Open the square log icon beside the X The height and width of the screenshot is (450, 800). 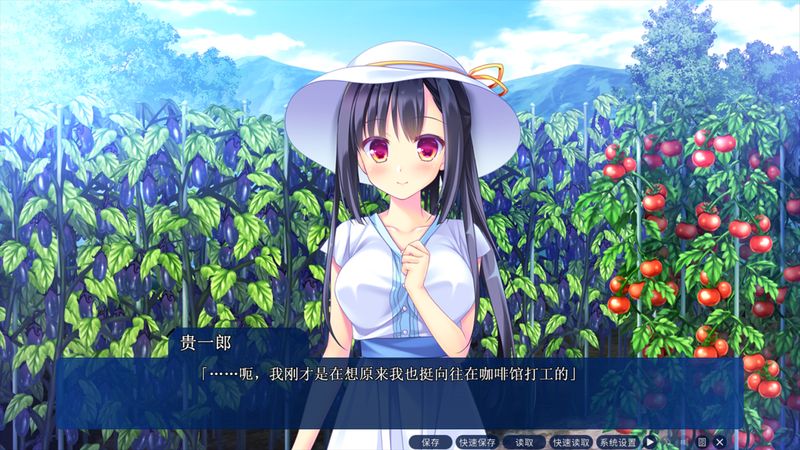click(702, 441)
